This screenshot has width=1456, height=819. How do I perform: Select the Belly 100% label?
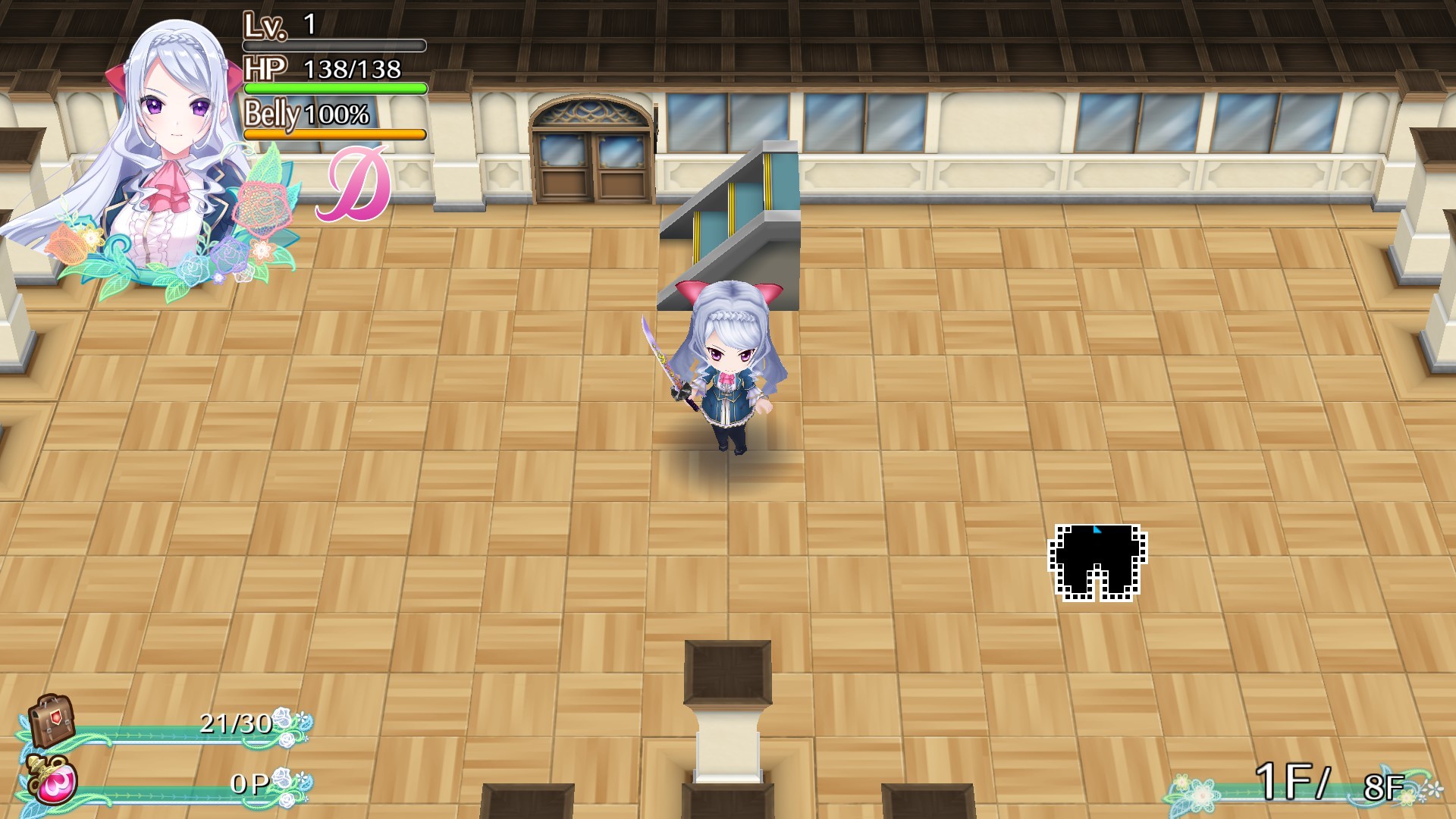pos(303,115)
